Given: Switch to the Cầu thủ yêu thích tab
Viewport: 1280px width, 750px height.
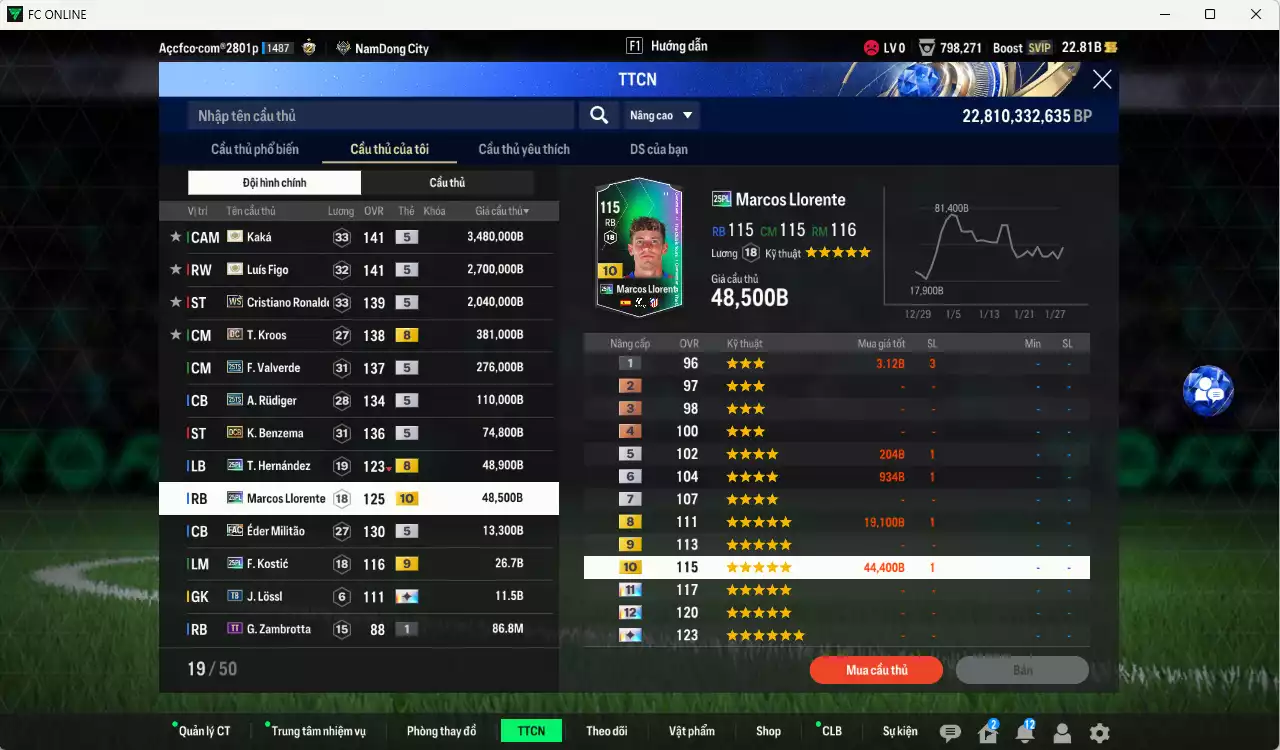Looking at the screenshot, I should tap(524, 150).
